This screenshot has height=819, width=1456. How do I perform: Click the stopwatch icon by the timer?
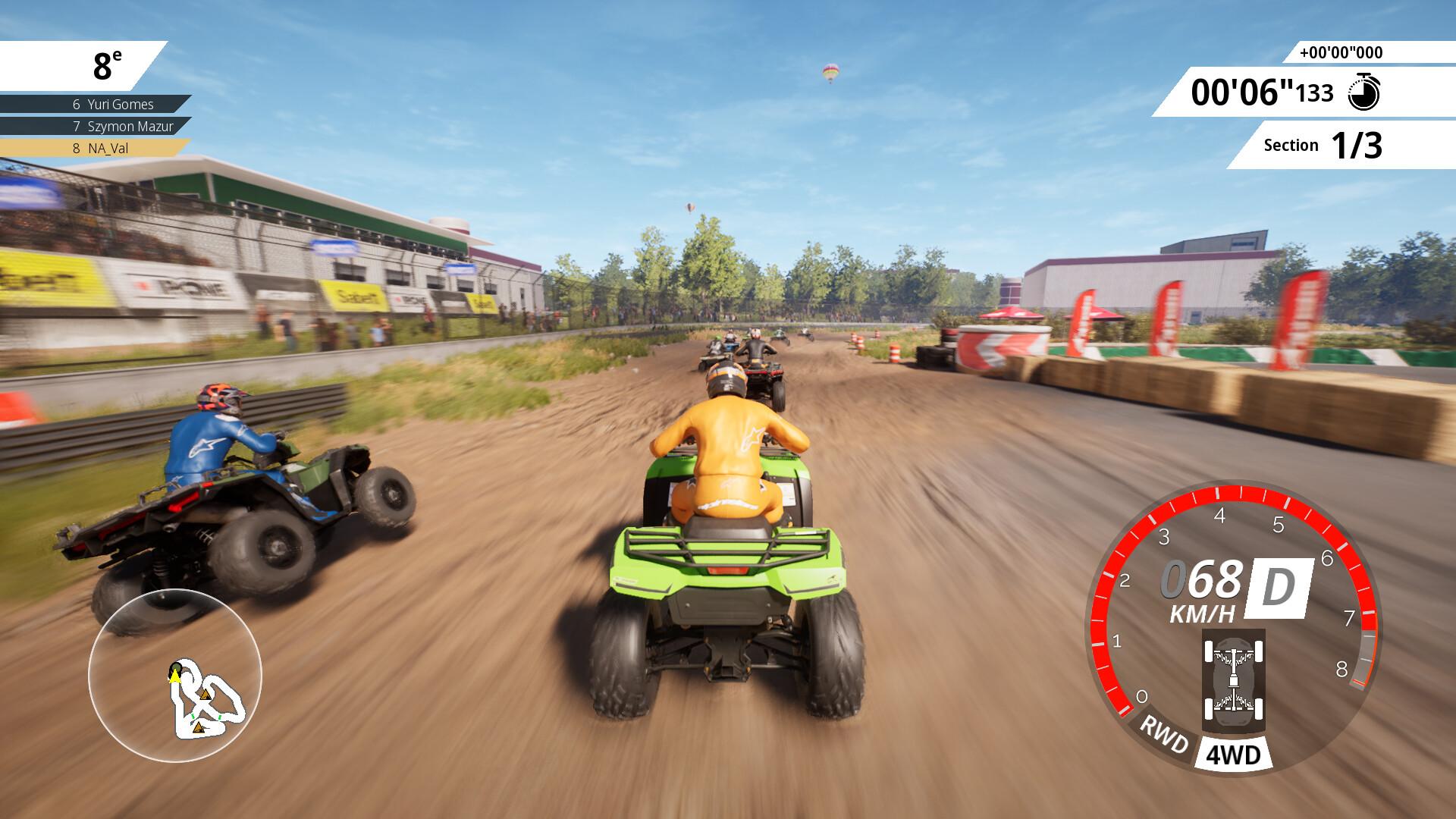coord(1363,93)
